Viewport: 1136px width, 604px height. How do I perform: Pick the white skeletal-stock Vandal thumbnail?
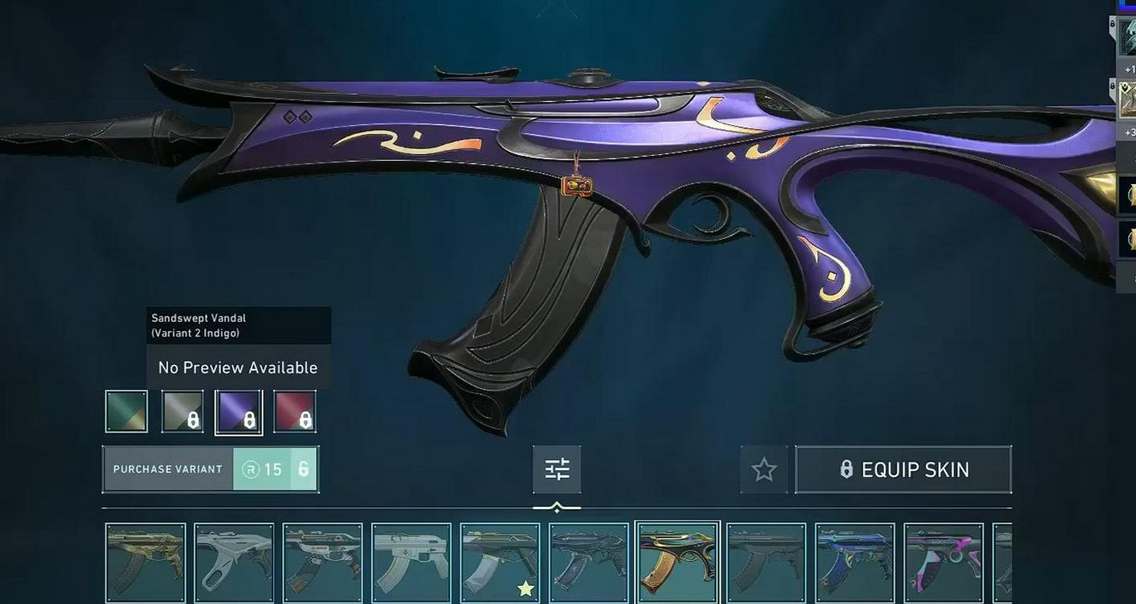point(234,563)
